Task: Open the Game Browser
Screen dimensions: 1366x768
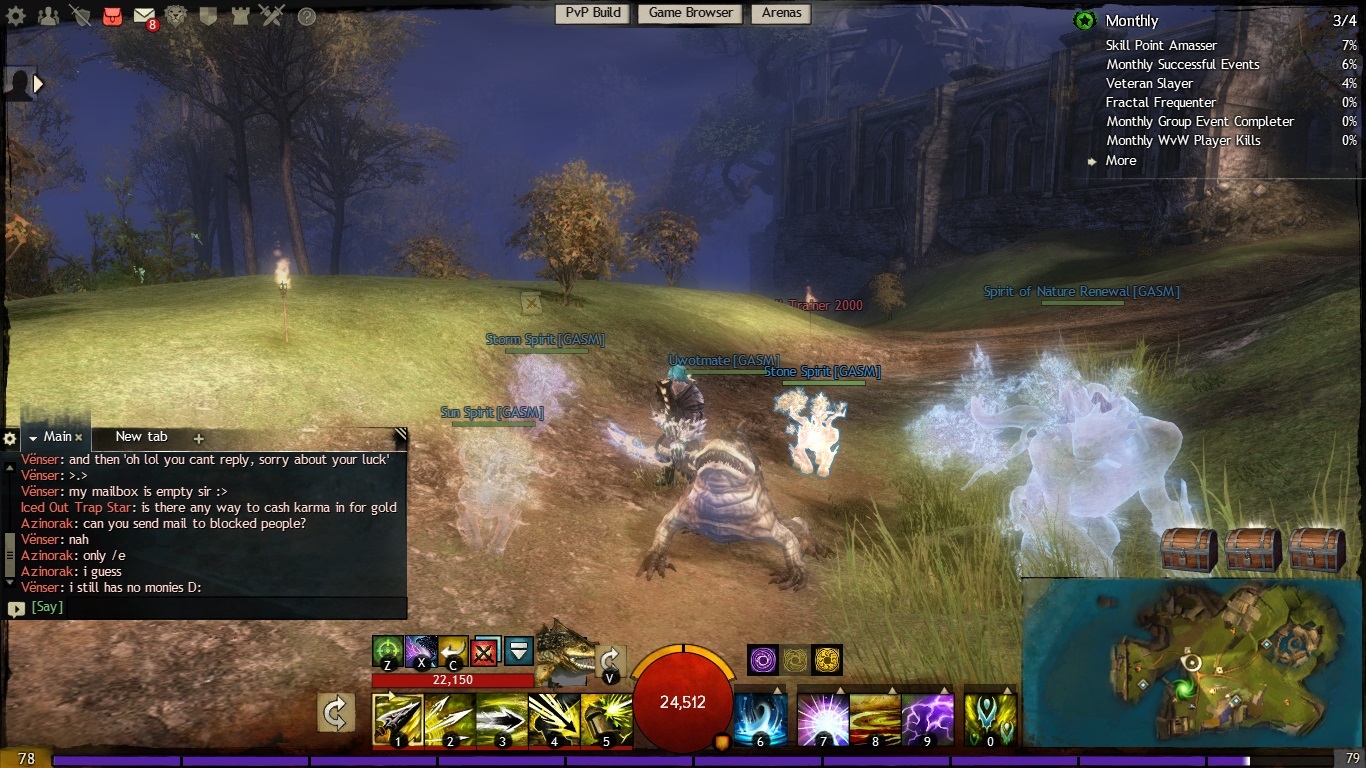Action: (691, 13)
